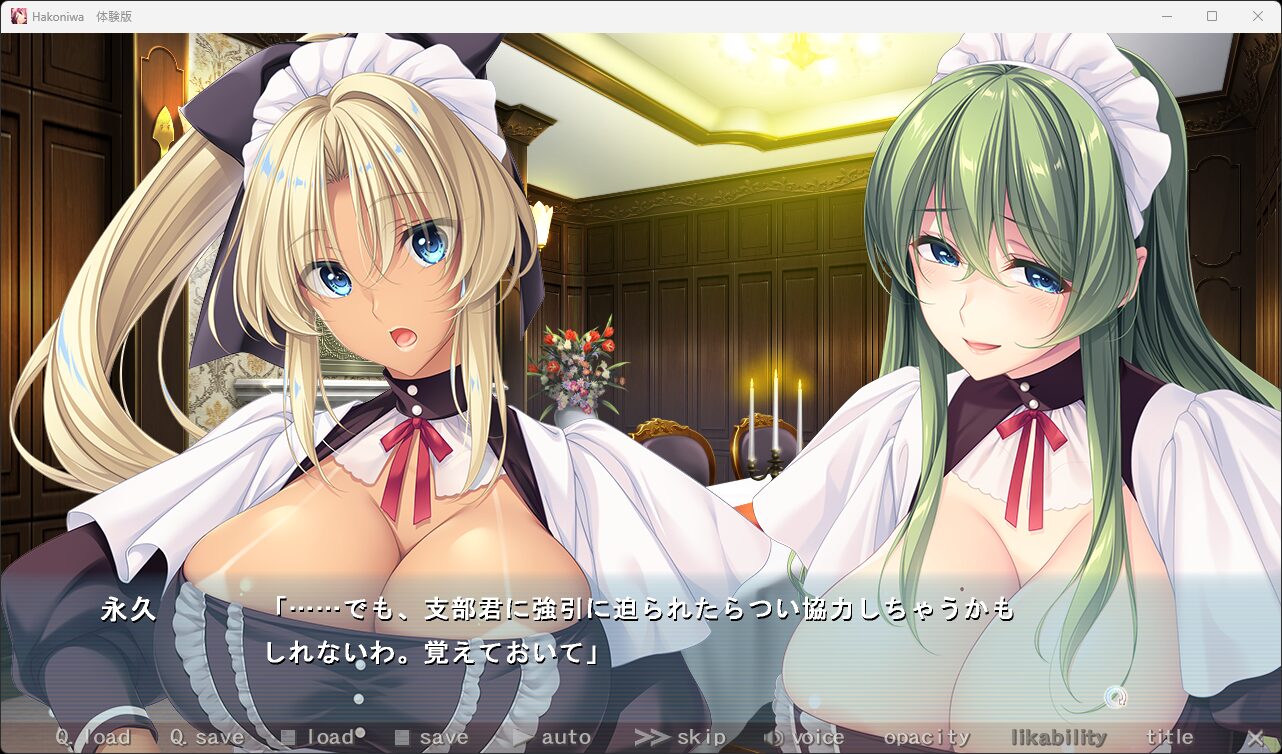Click the Q.load quick load button
Screen dimensions: 1282x754
pos(92,738)
